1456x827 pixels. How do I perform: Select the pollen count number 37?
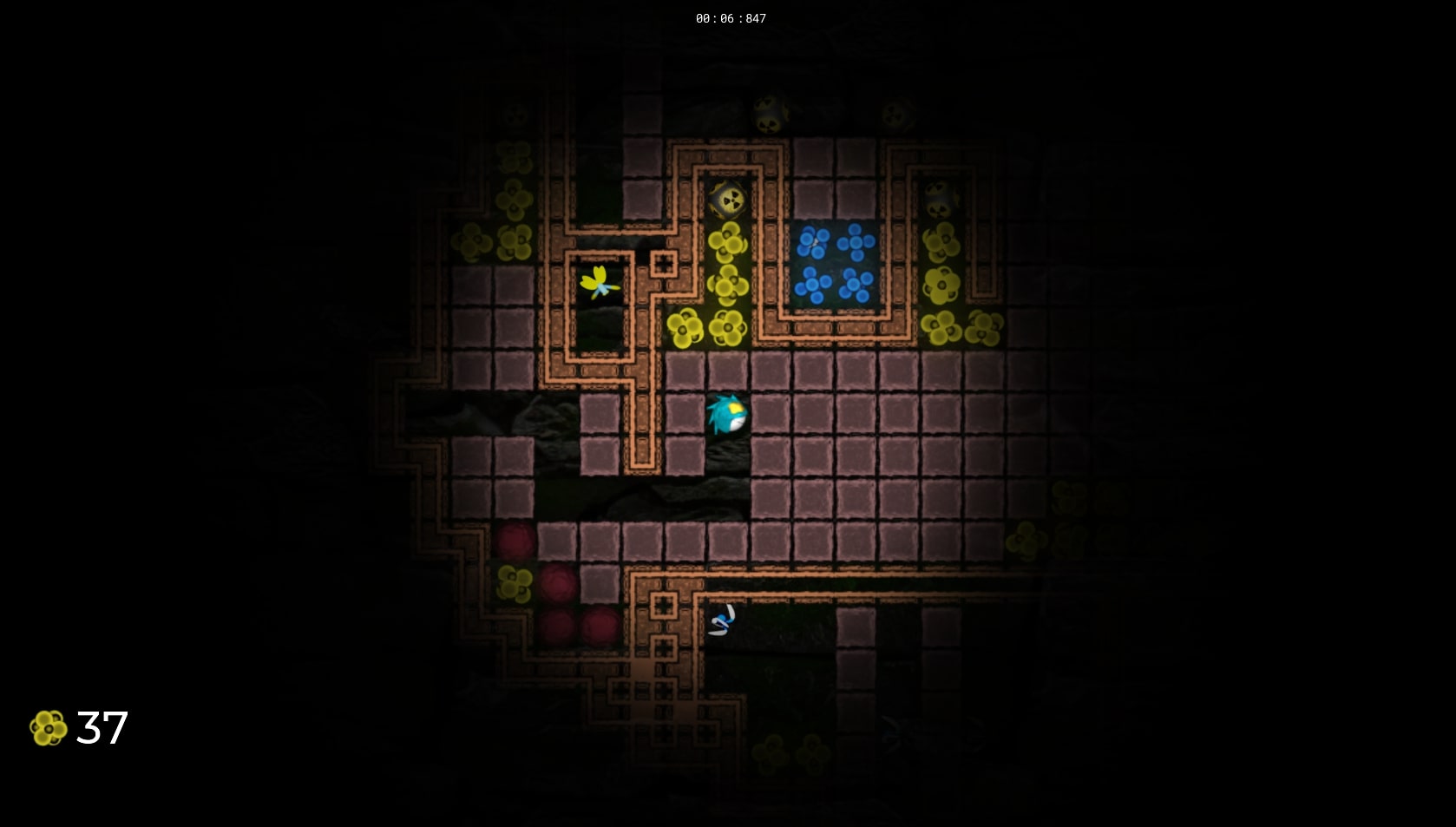pyautogui.click(x=102, y=729)
